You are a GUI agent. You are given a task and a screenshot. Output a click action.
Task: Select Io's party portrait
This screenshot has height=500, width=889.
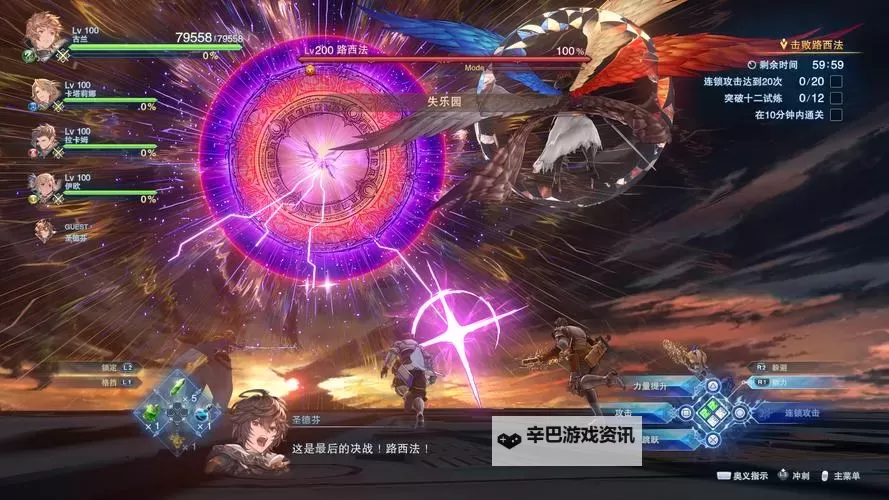pyautogui.click(x=44, y=186)
